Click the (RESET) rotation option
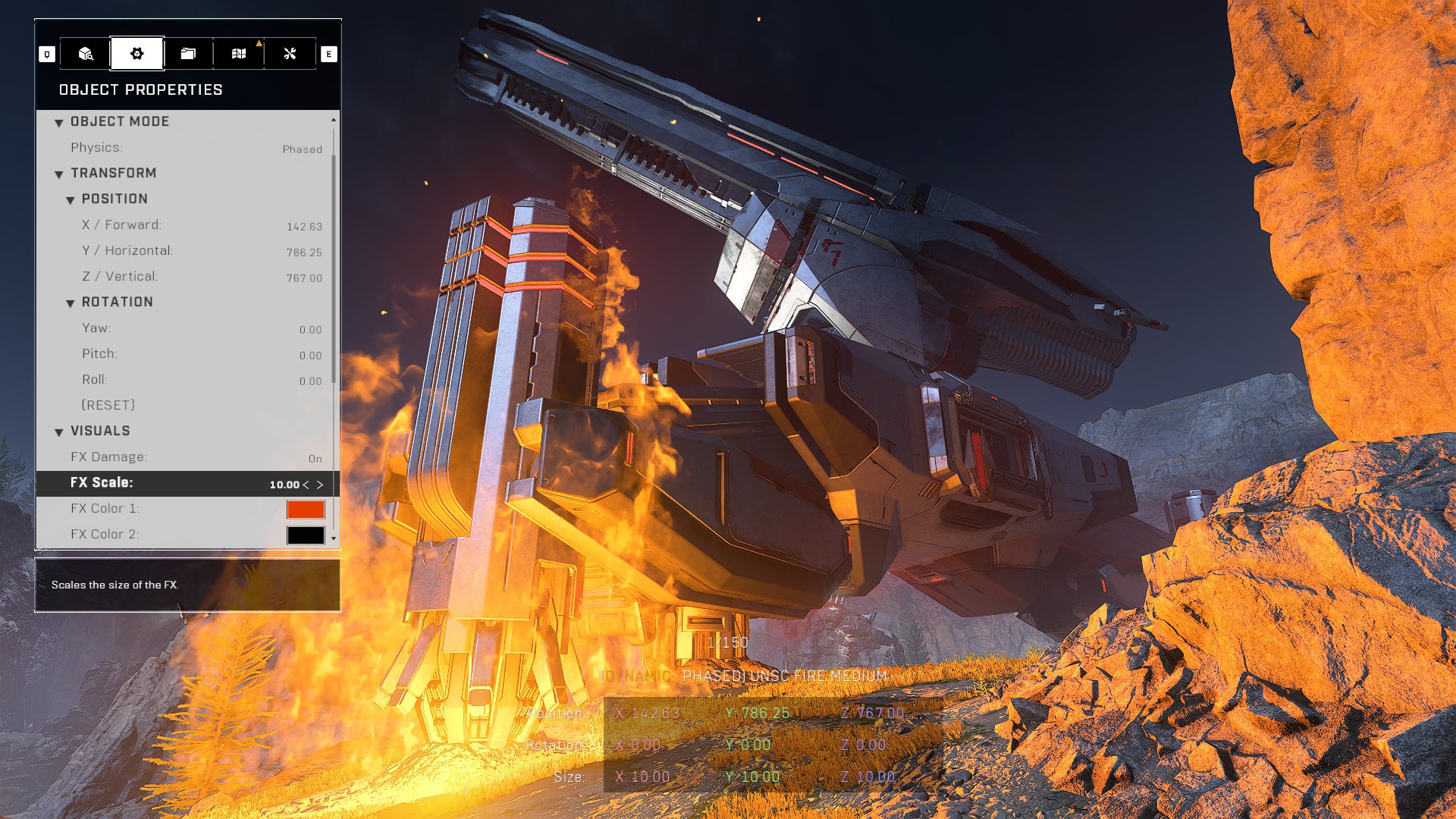This screenshot has height=819, width=1456. point(108,405)
